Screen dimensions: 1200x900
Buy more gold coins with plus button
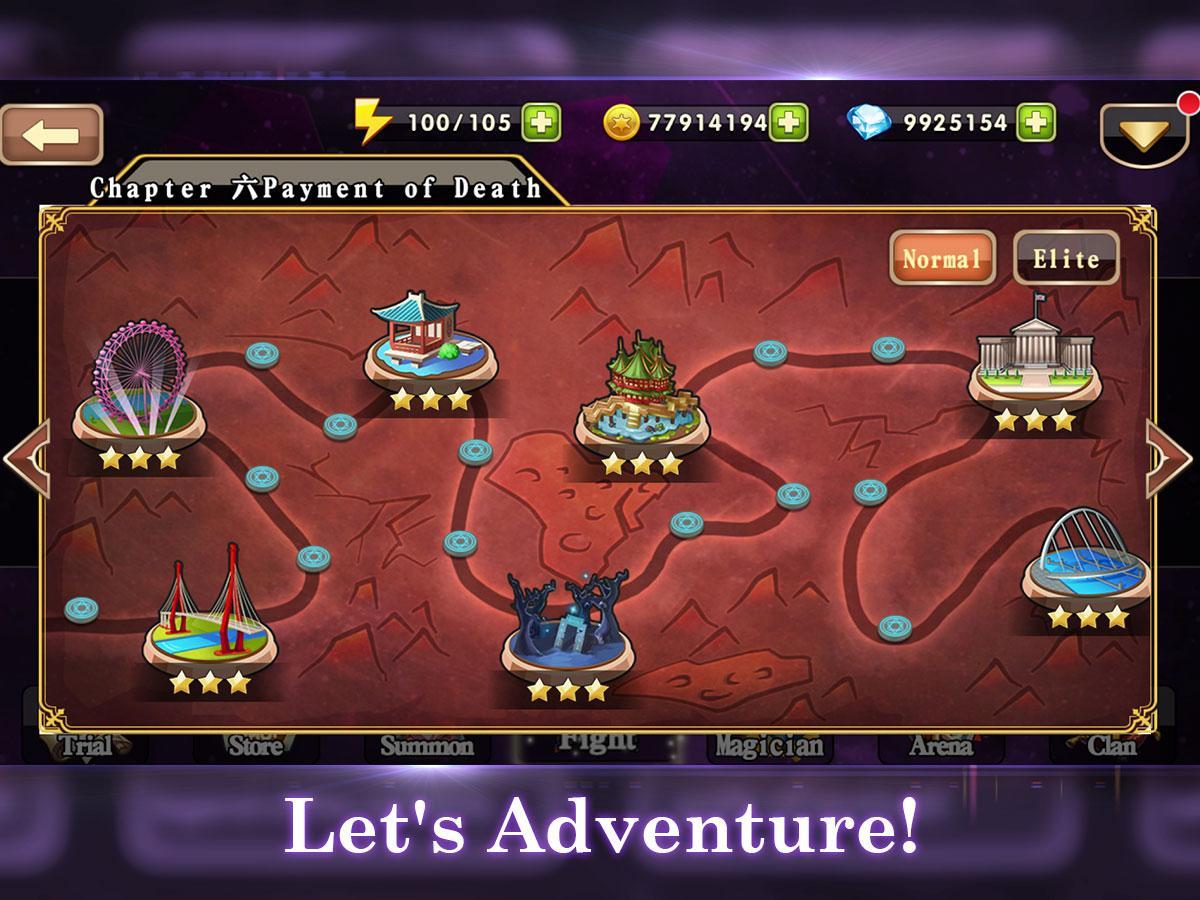click(x=789, y=123)
